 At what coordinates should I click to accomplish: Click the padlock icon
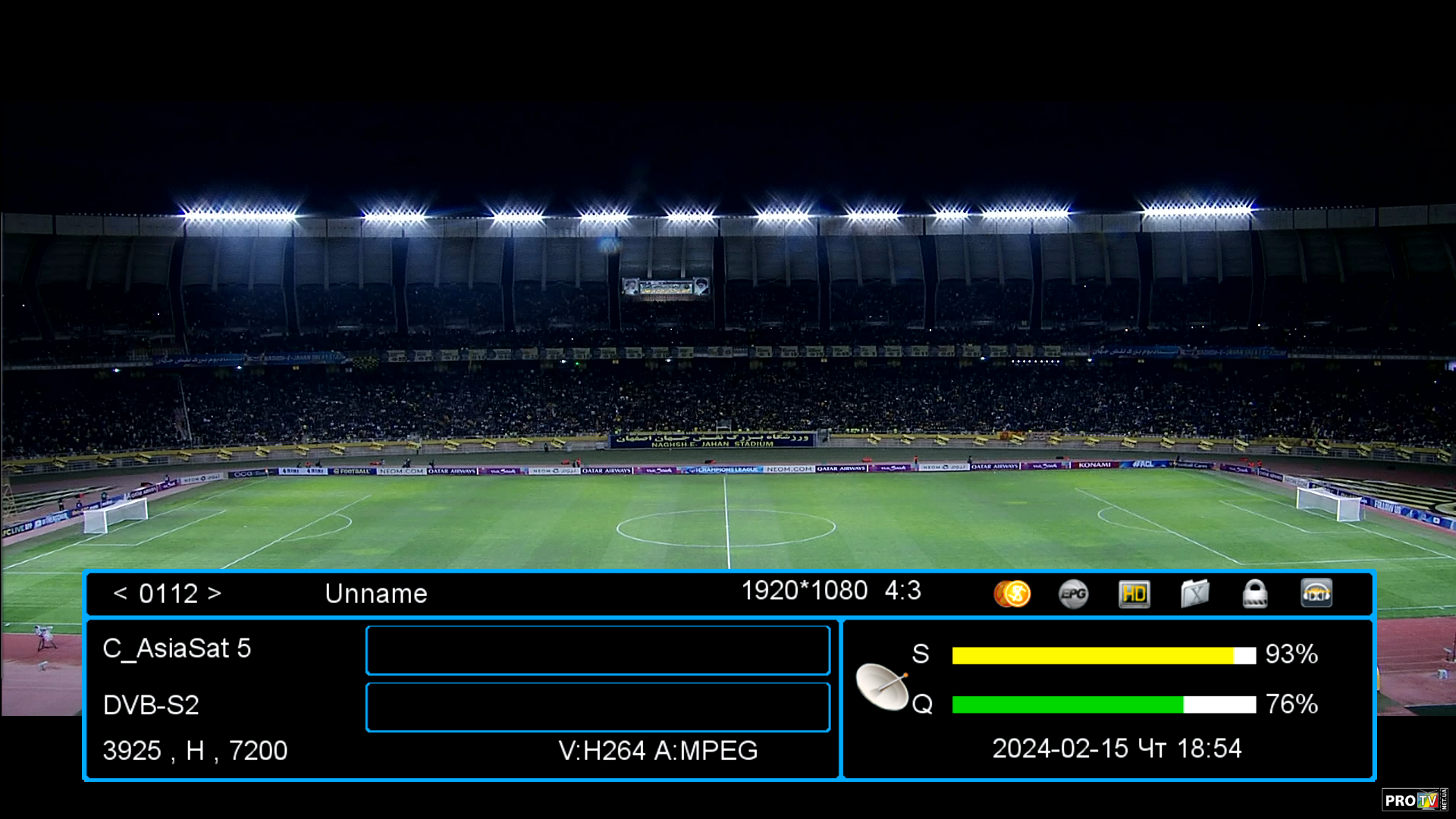(x=1255, y=594)
